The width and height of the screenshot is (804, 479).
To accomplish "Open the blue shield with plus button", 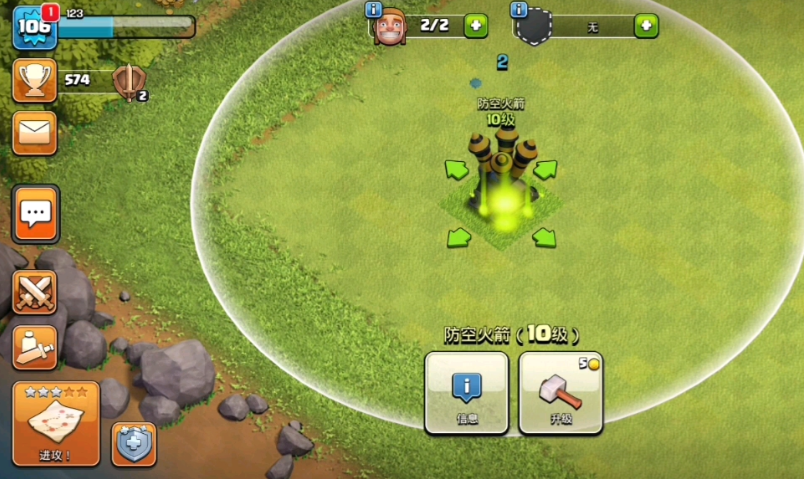I will click(133, 444).
